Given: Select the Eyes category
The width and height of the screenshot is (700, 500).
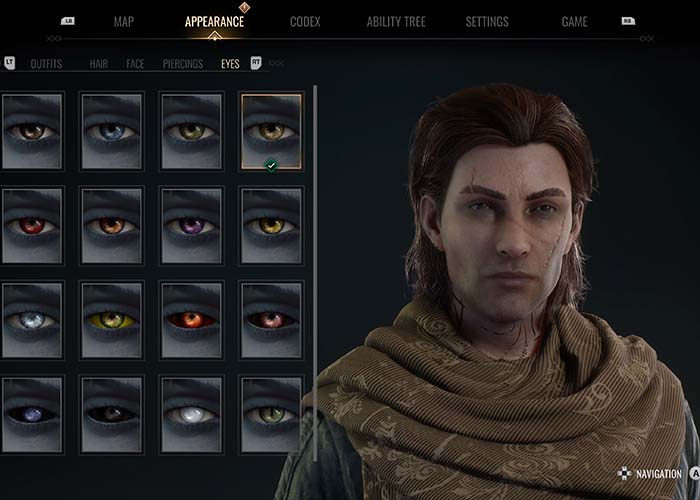Looking at the screenshot, I should click(230, 64).
